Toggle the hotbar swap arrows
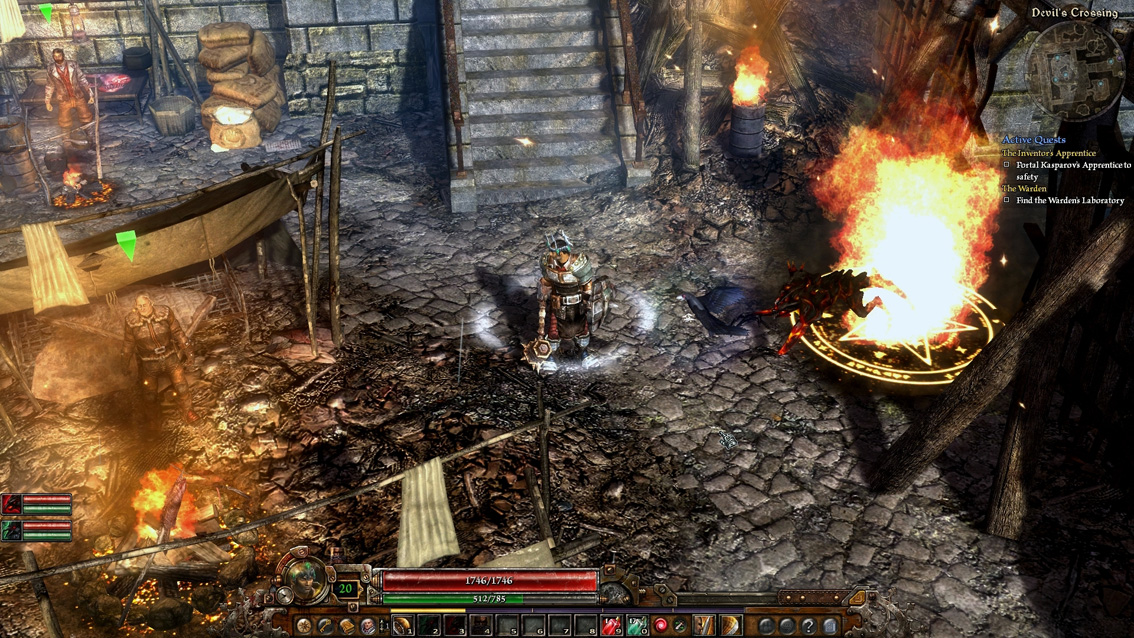Screen dimensions: 1134x638 384,626
